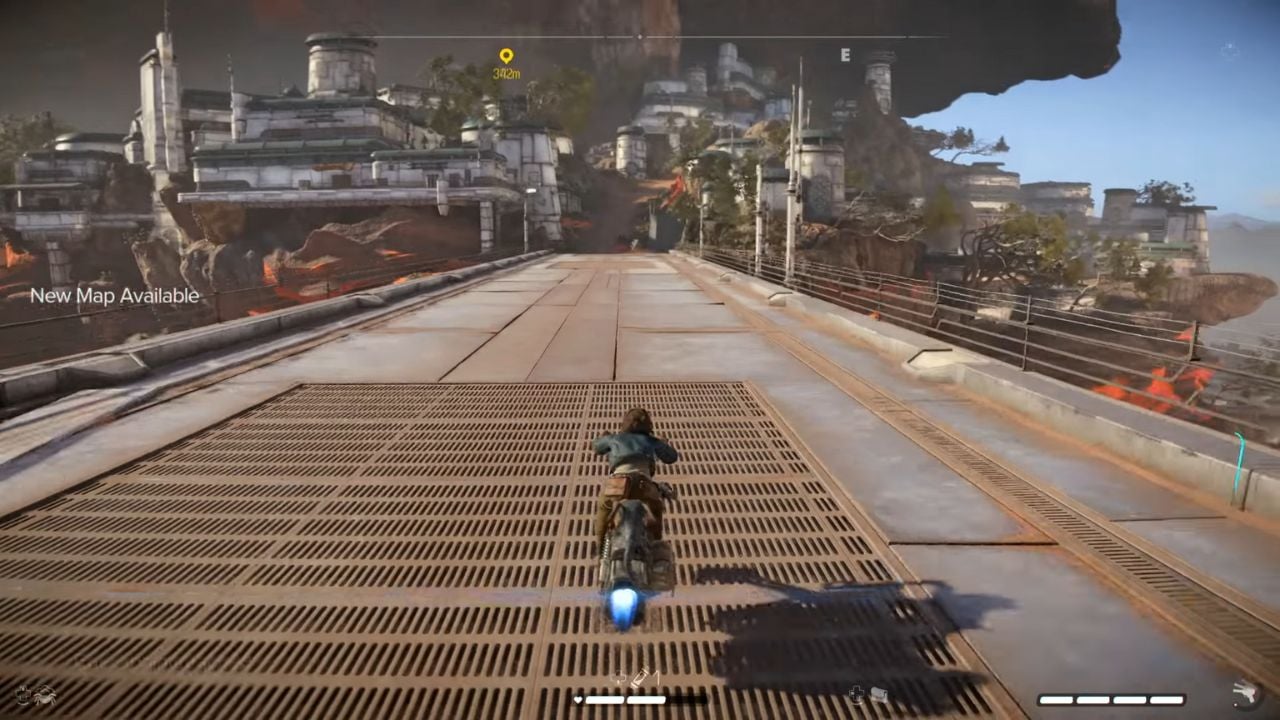Open the New Map Available notification
This screenshot has height=720, width=1280.
coord(114,296)
